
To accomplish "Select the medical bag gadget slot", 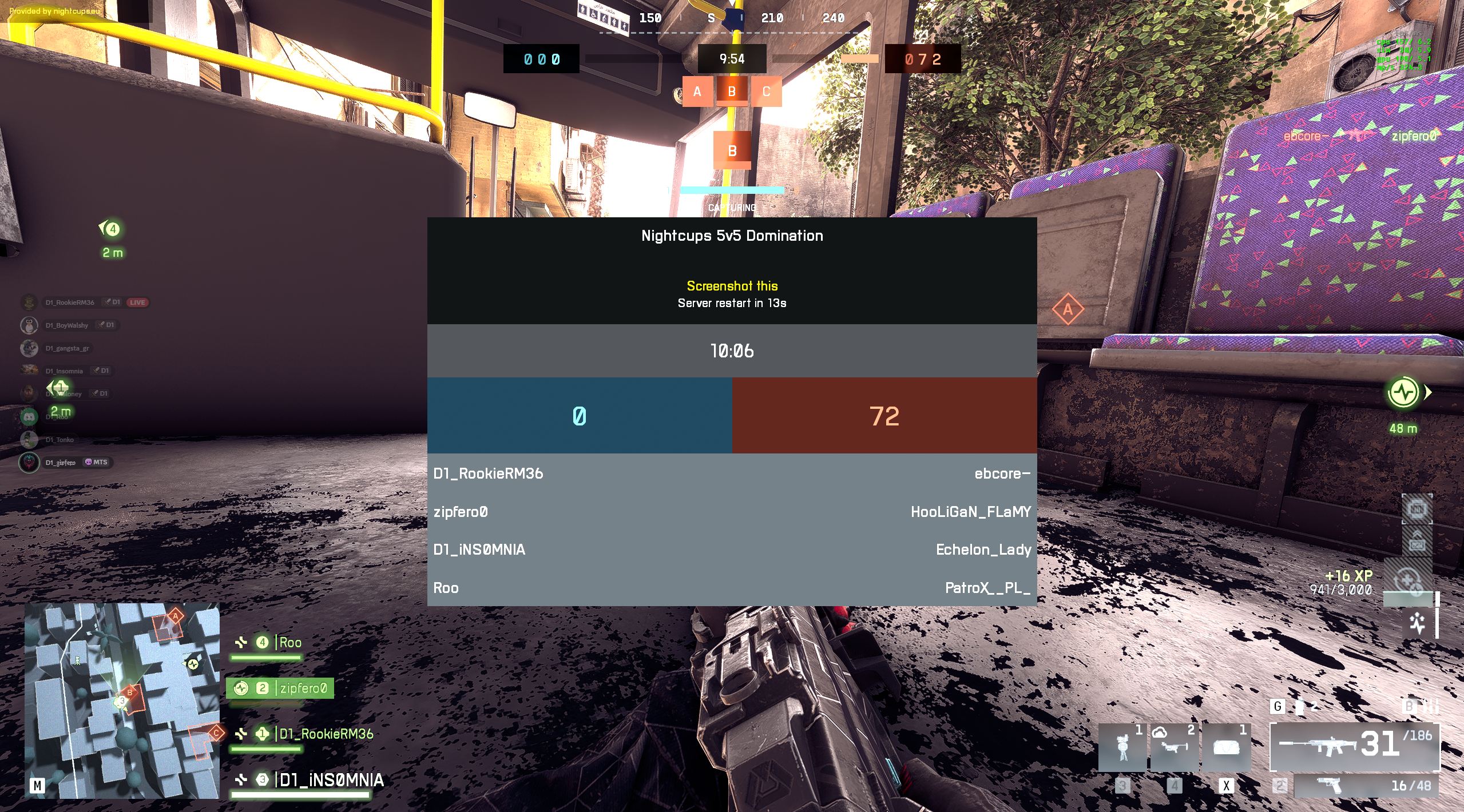I will click(x=1225, y=747).
